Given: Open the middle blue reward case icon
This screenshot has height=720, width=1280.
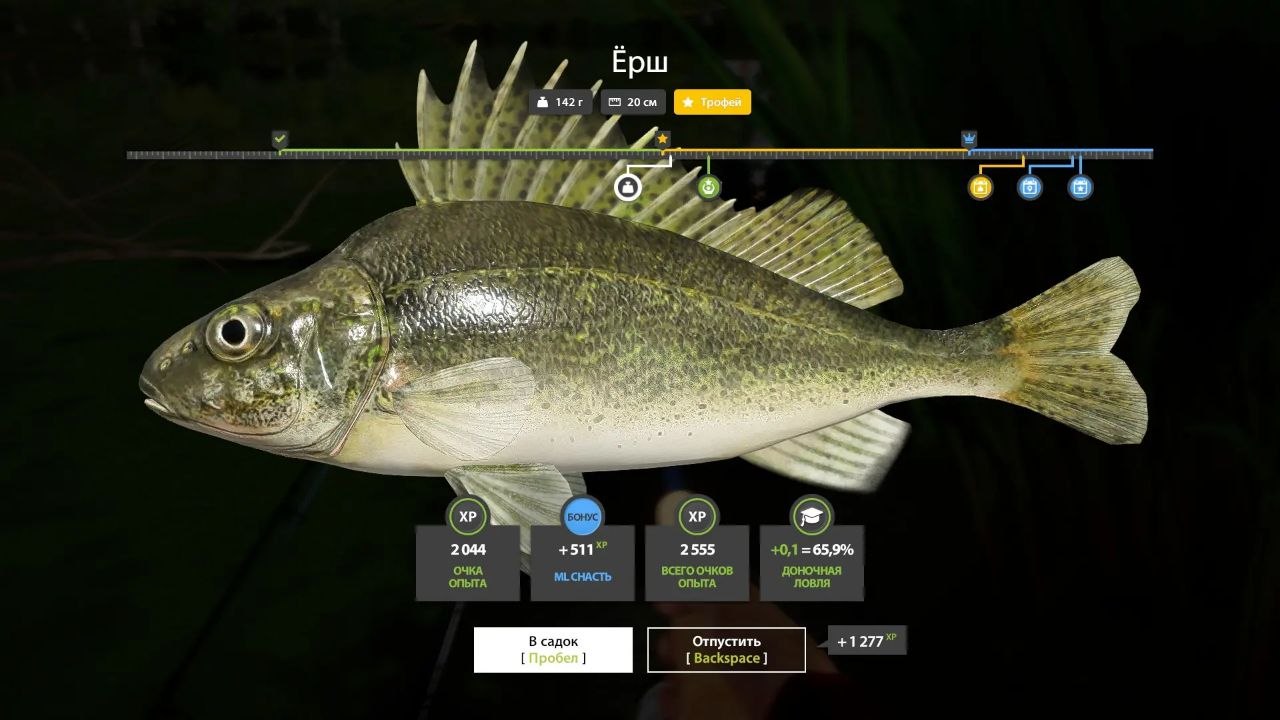Looking at the screenshot, I should pyautogui.click(x=1028, y=187).
